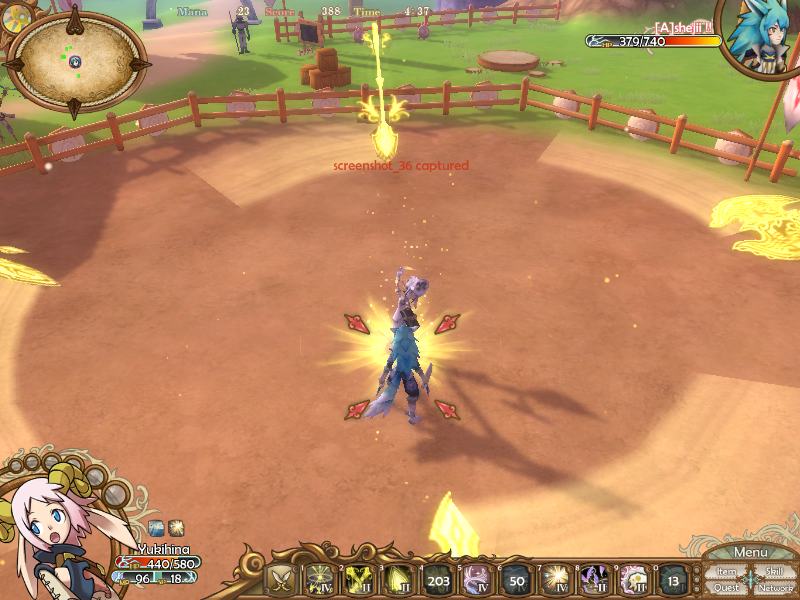Use the hotbar item with count 50
800x600 pixels.
tap(515, 580)
